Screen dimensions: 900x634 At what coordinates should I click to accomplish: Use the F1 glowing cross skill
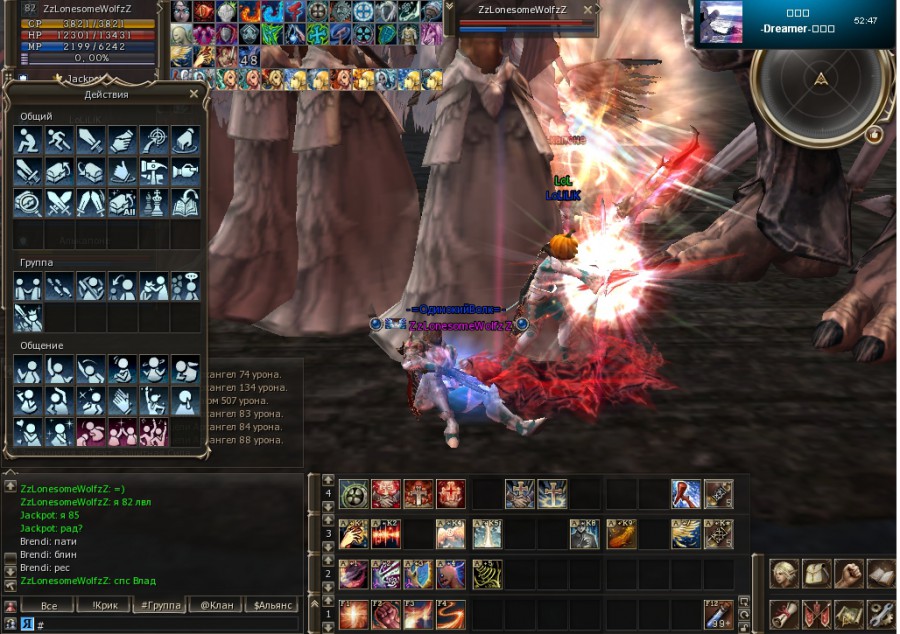click(353, 614)
